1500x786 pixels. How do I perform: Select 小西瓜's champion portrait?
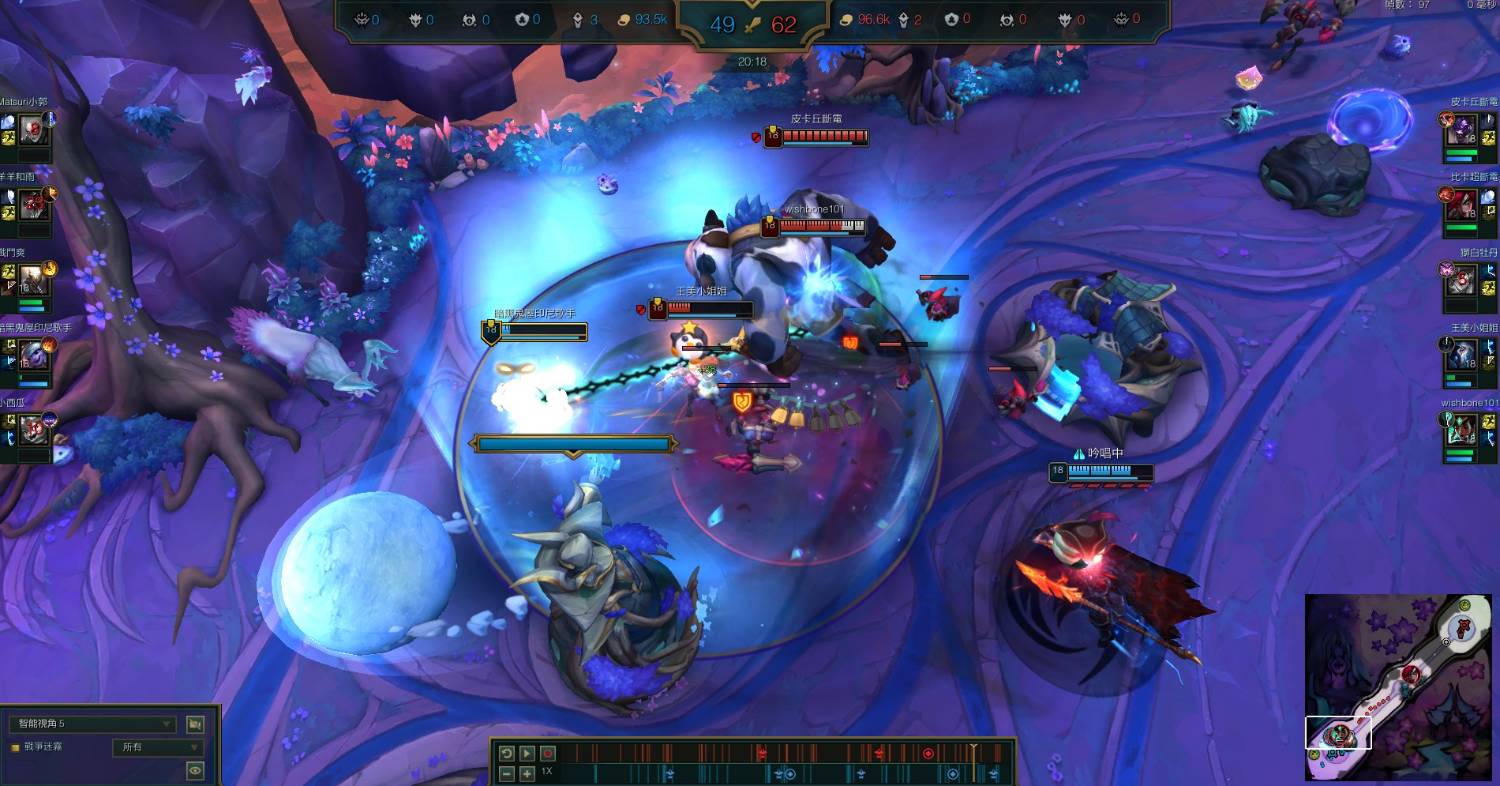33,430
